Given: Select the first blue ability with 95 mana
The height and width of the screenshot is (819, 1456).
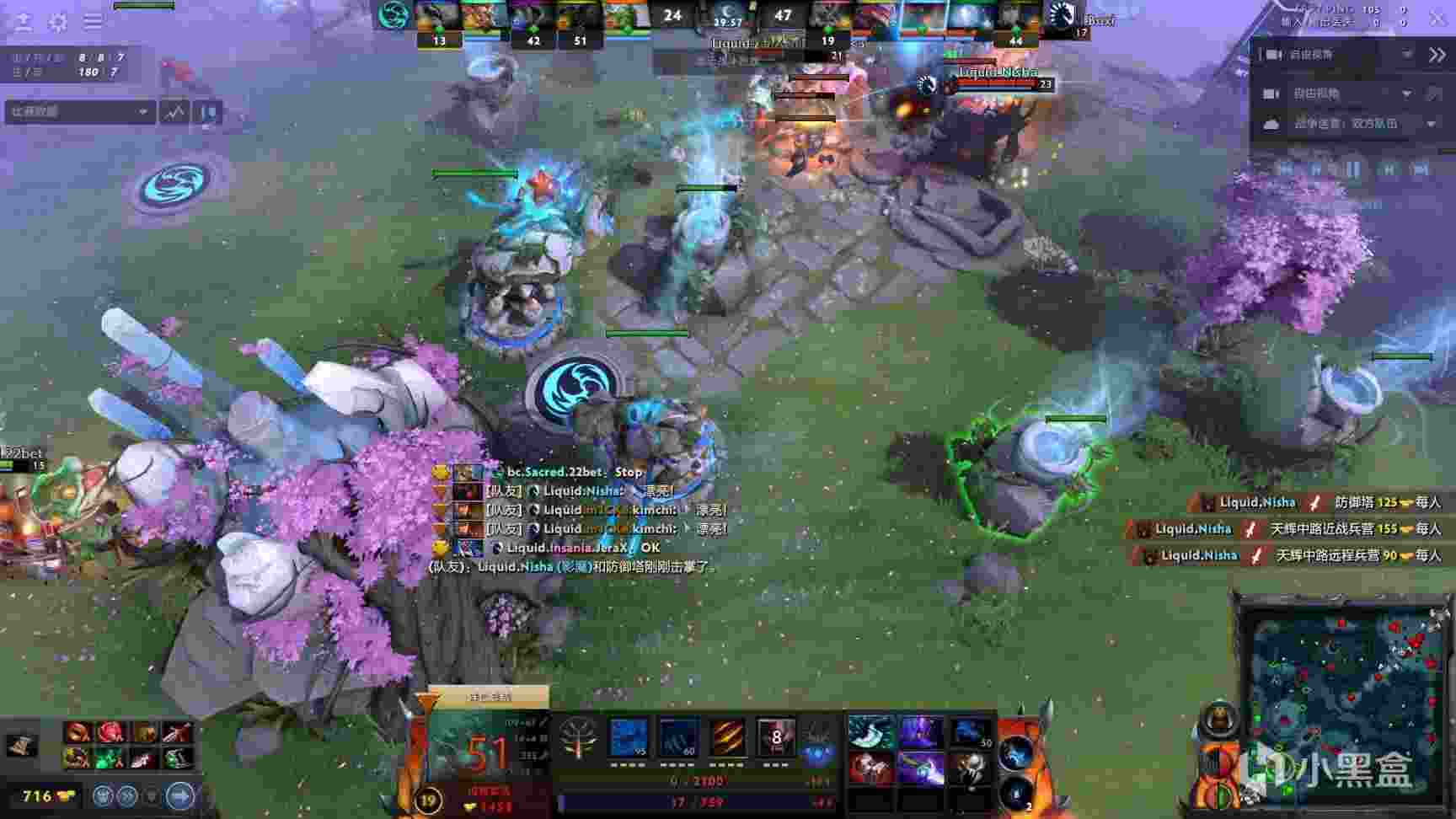Looking at the screenshot, I should tap(629, 739).
